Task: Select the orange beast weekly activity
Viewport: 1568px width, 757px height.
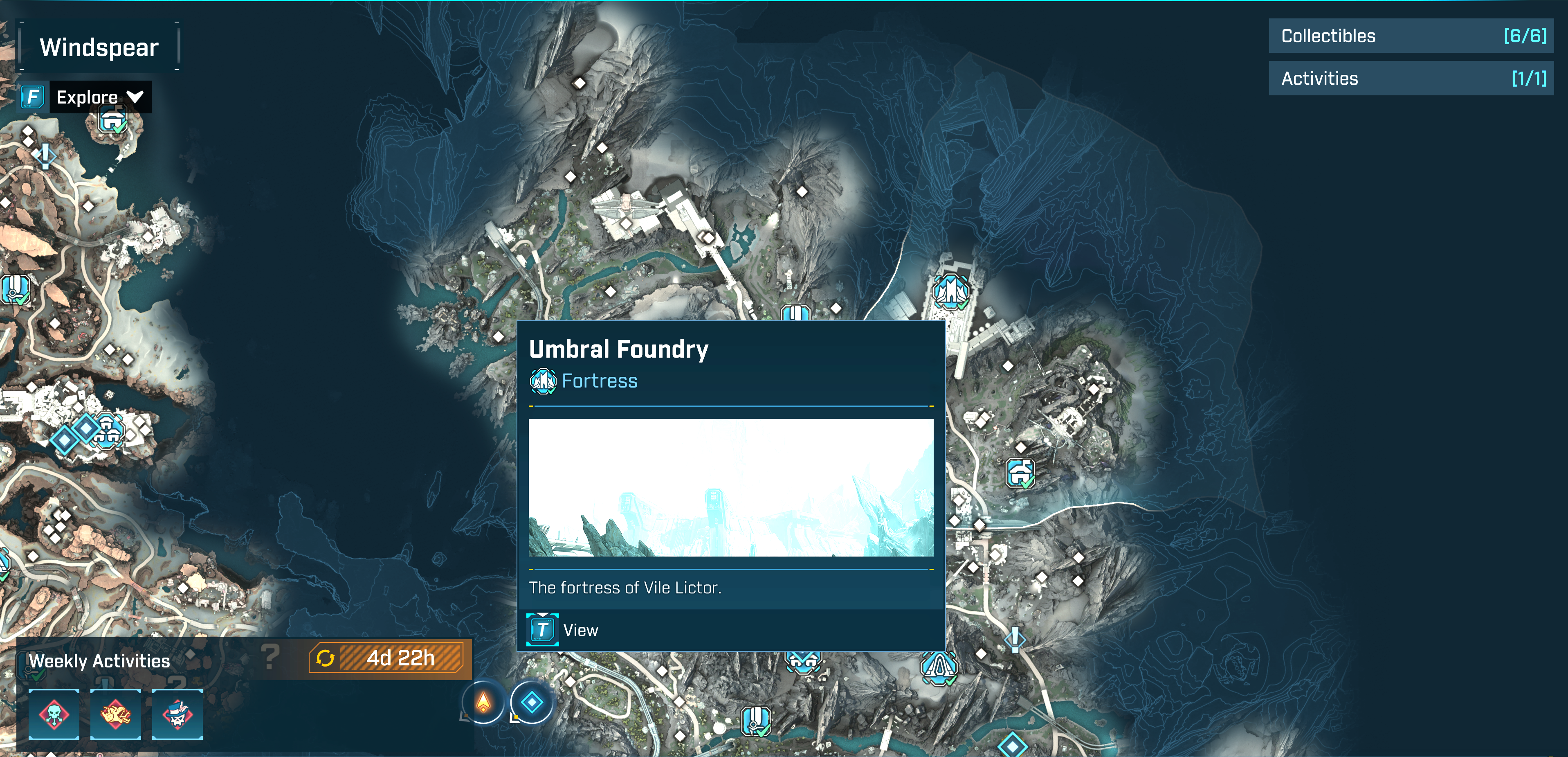Action: coord(116,714)
